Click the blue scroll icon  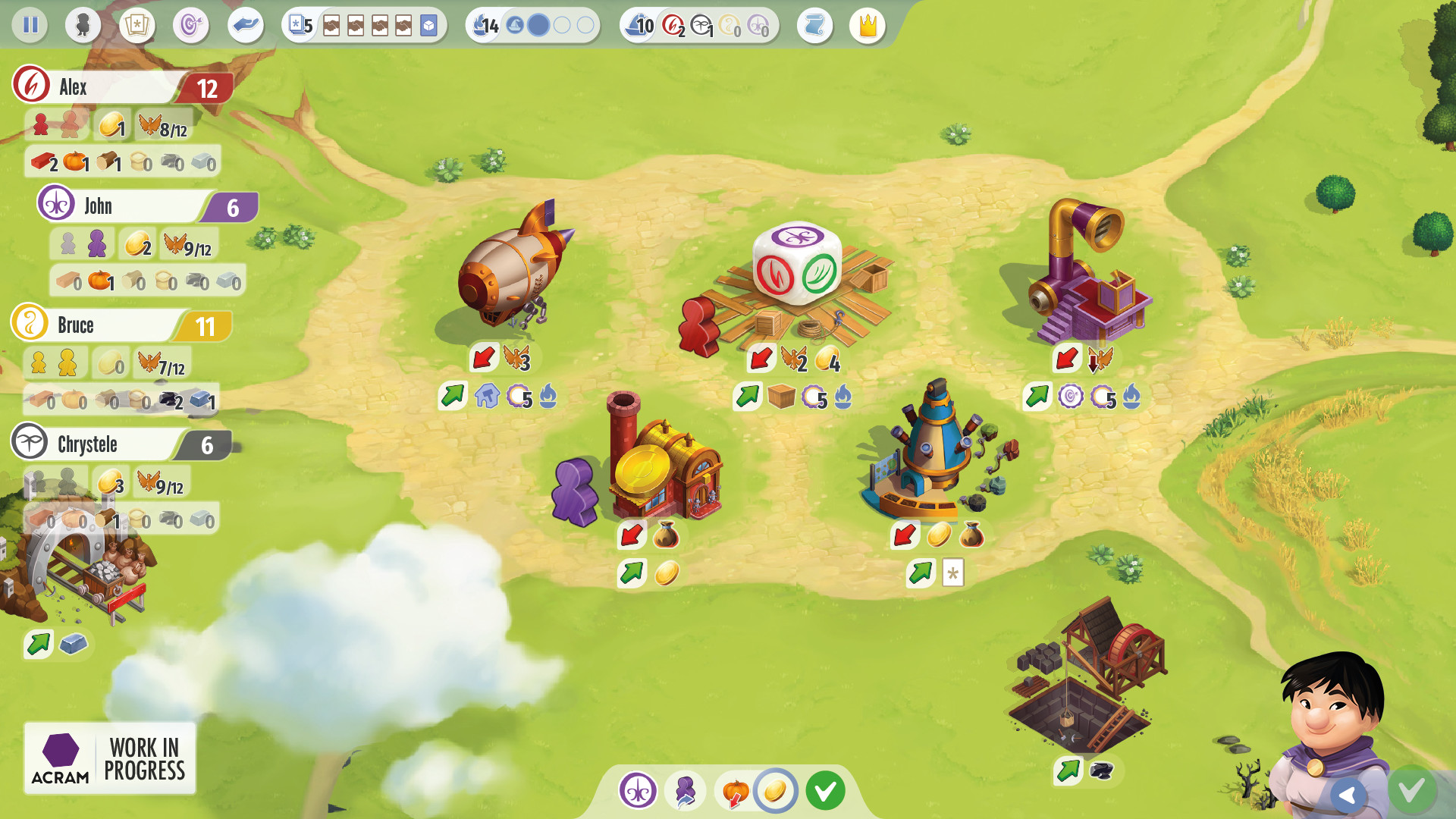click(815, 25)
